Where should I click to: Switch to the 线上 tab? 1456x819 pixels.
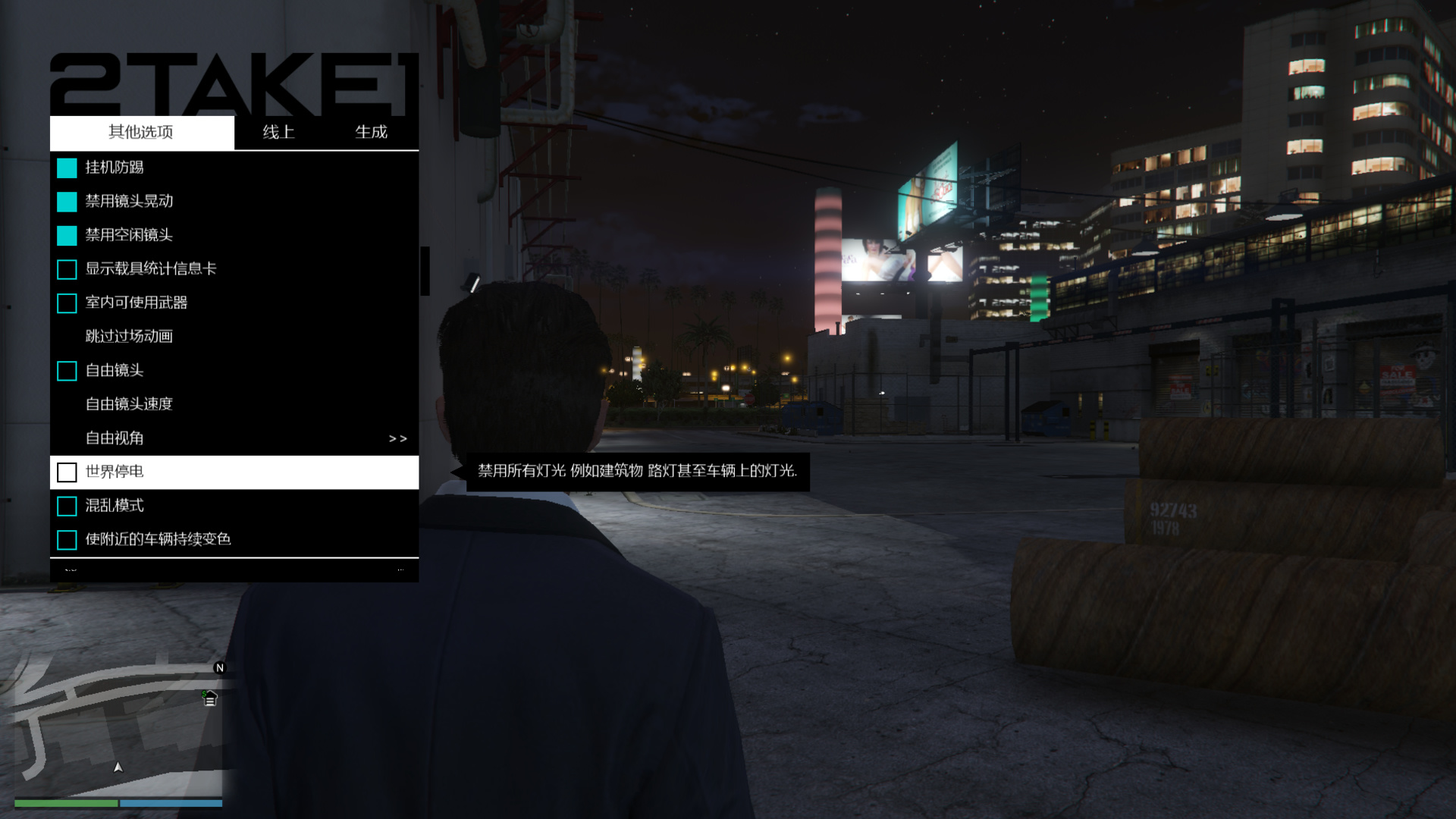tap(278, 132)
